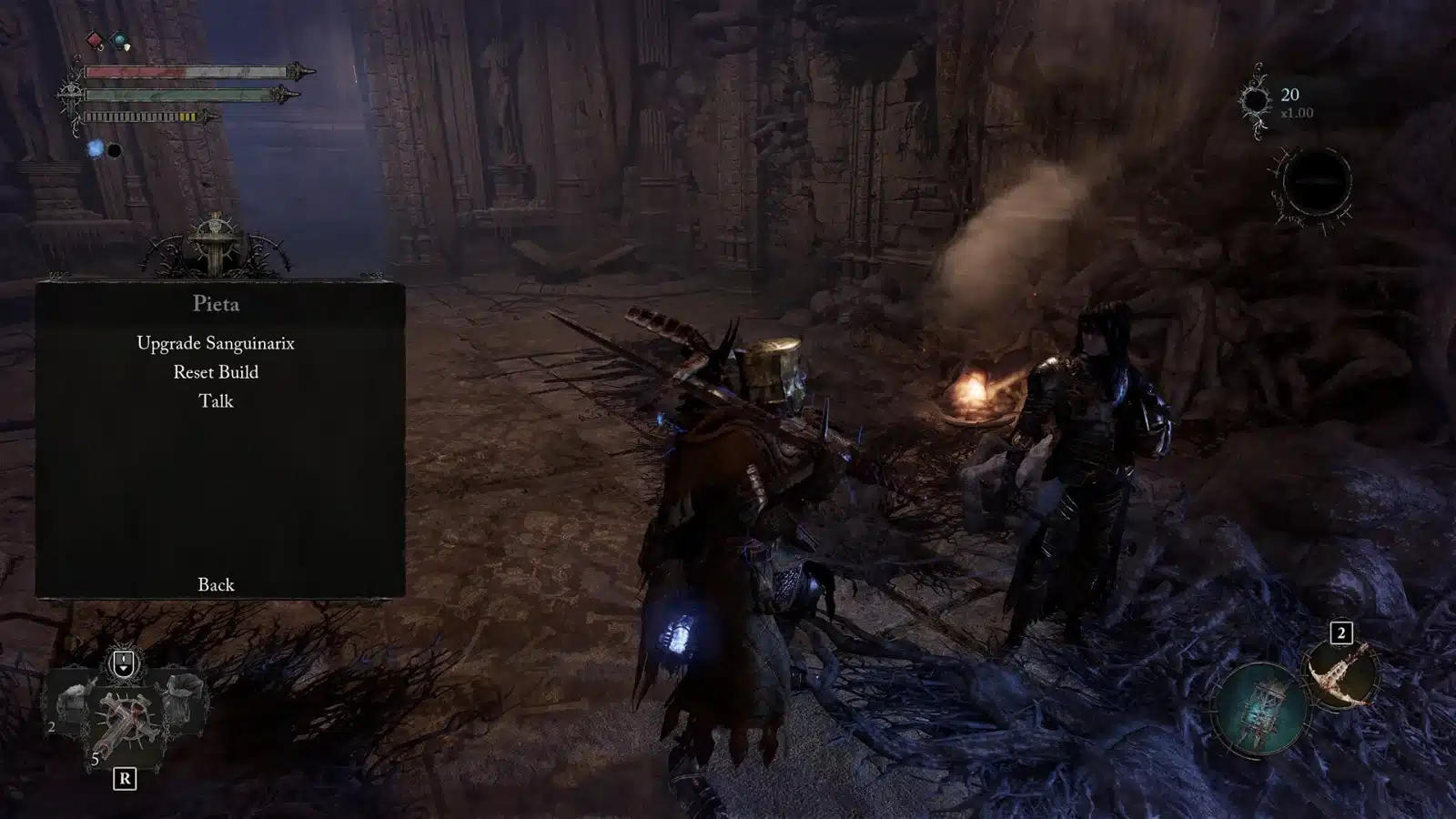Viewport: 1456px width, 819px height.
Task: Click the red gem slot in top-left HUD
Action: 94,40
